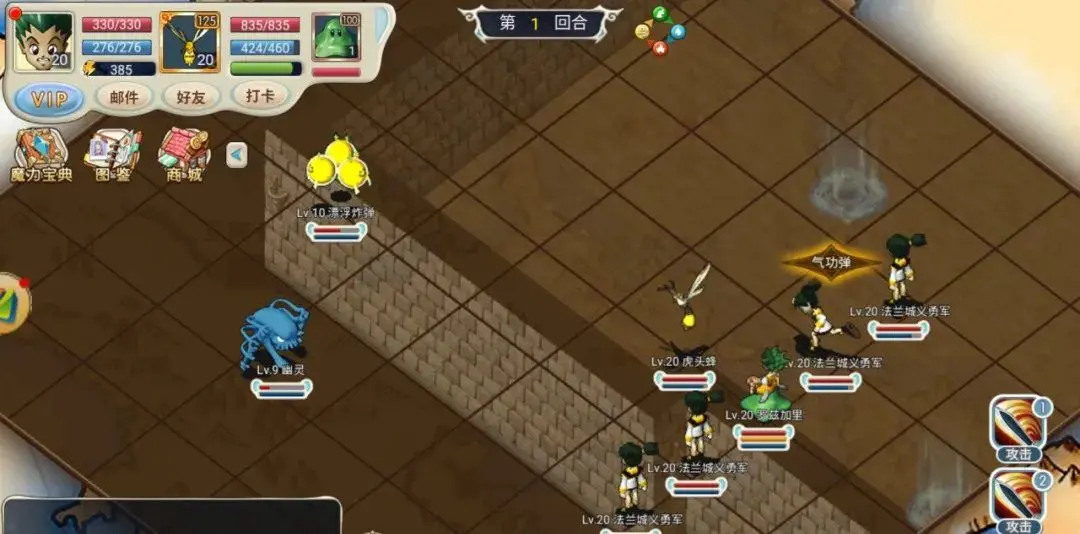Select the yellow bee pet portrait
Image resolution: width=1080 pixels, height=534 pixels.
point(190,42)
